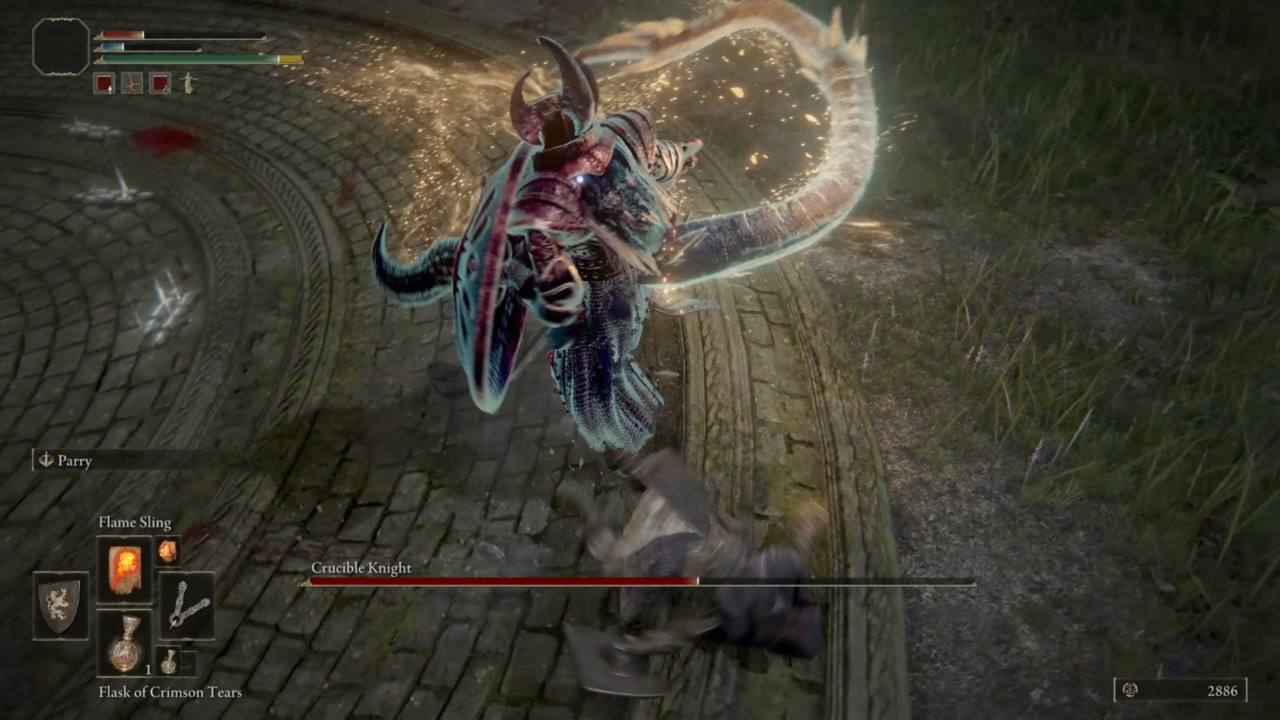The image size is (1280, 720).
Task: Select the lion crest shield armament icon
Action: point(60,604)
